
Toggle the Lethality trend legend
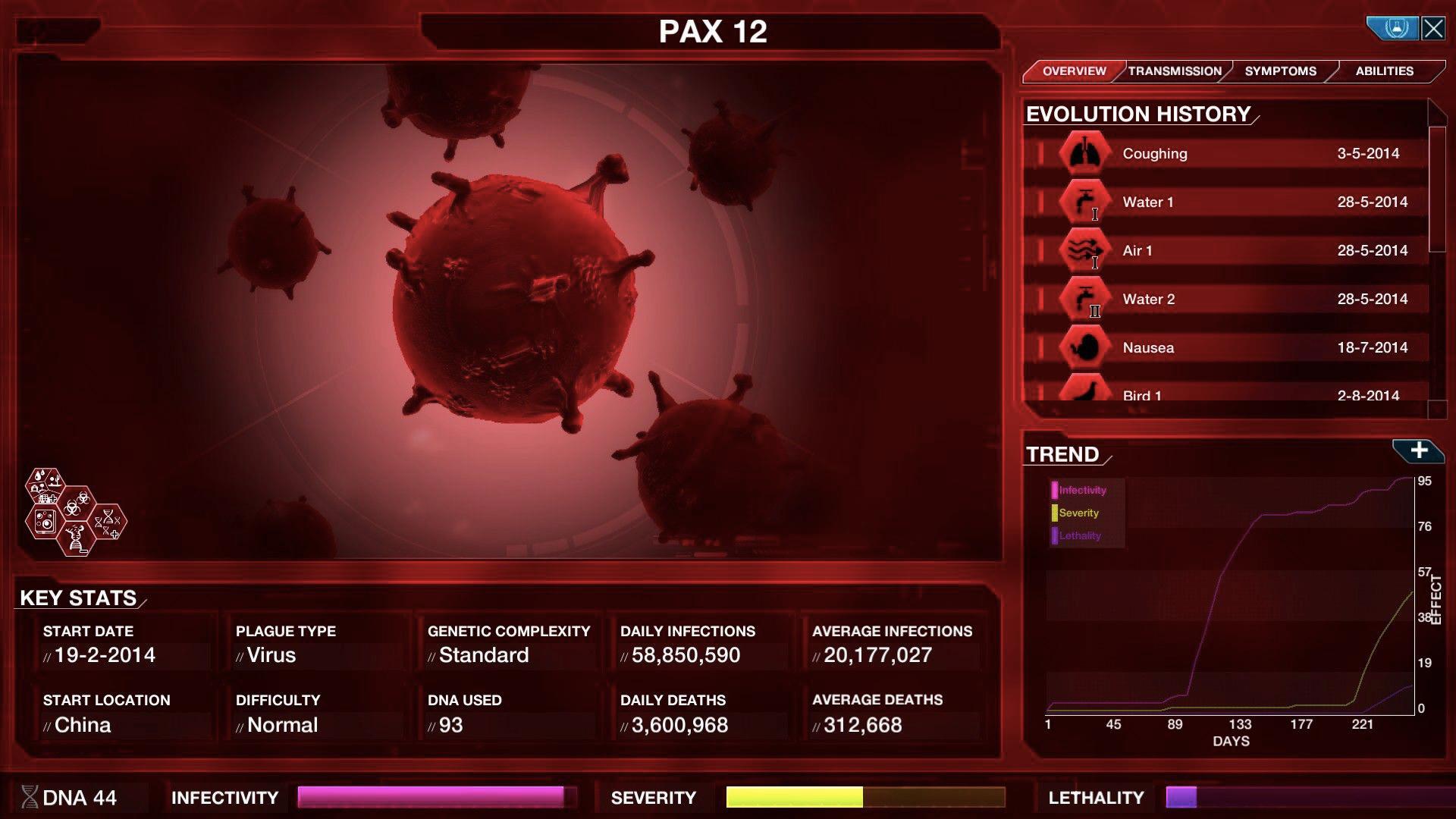1078,536
